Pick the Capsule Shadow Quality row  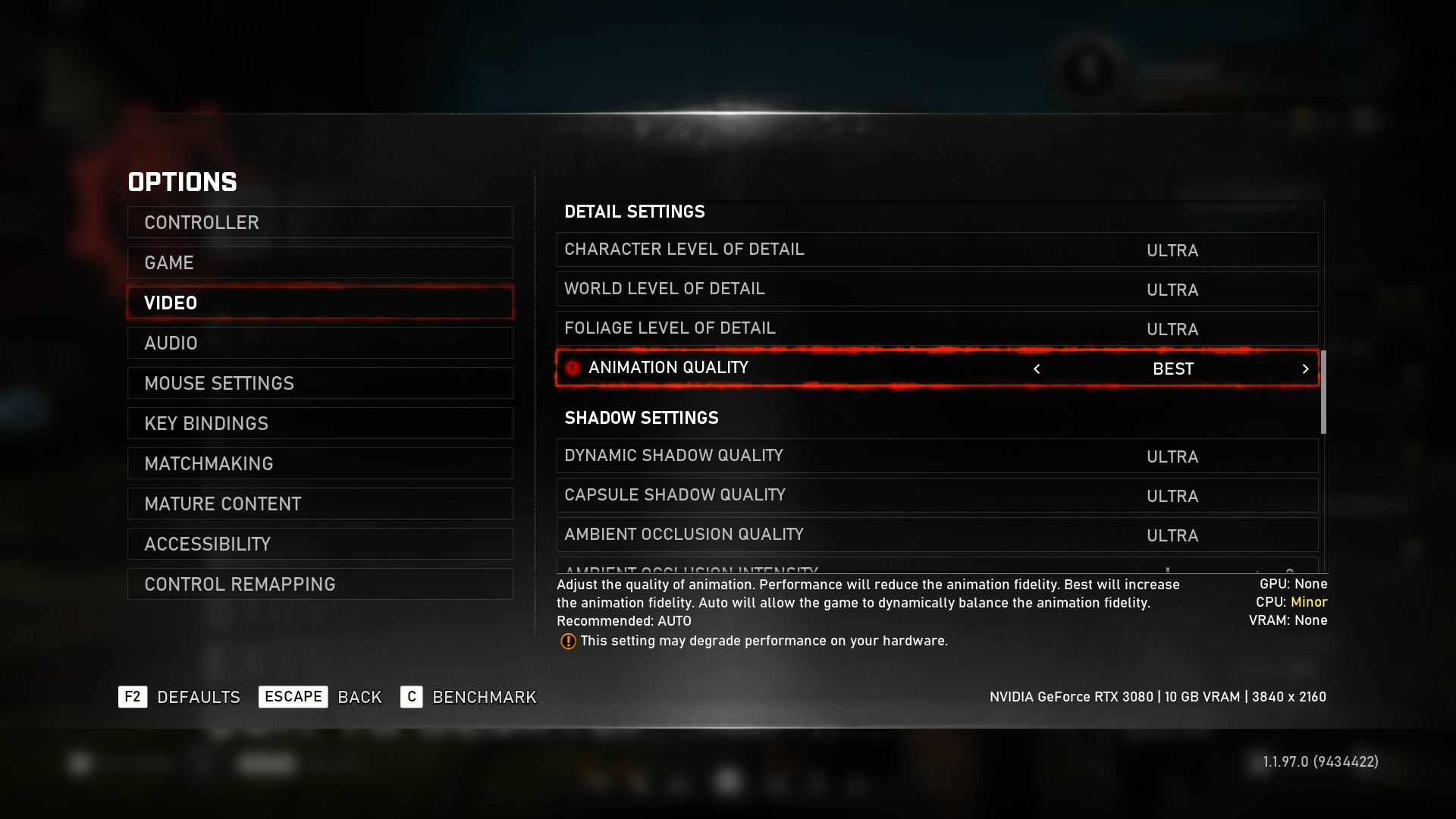[937, 495]
